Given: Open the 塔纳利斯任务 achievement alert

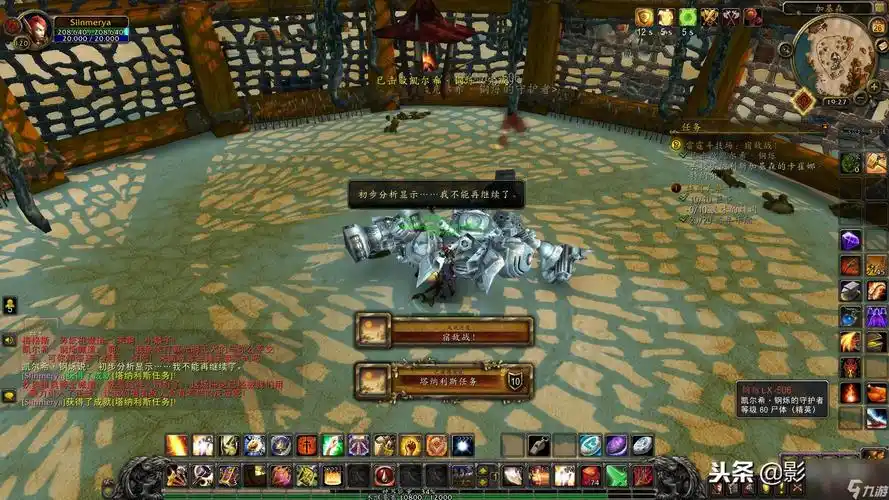Looking at the screenshot, I should 444,380.
